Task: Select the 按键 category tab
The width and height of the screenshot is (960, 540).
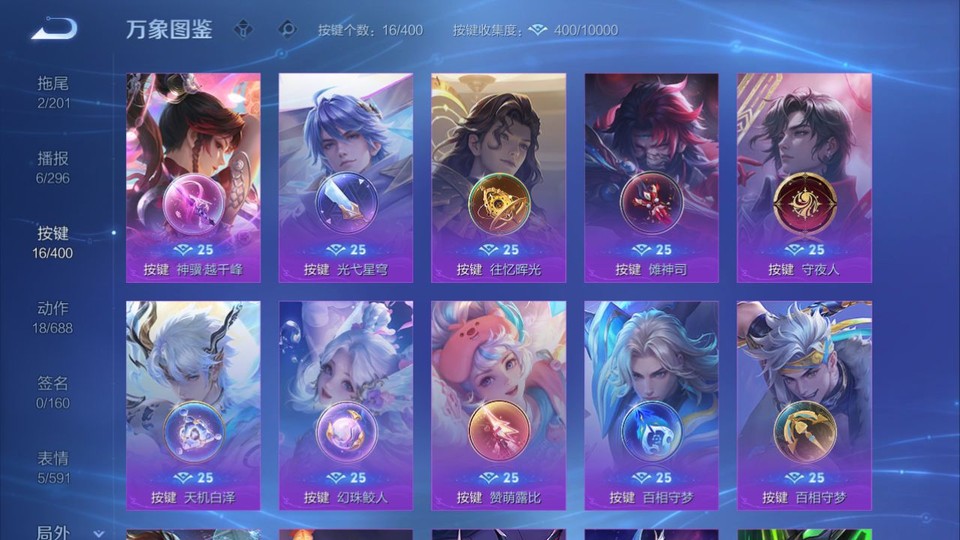Action: coord(53,242)
